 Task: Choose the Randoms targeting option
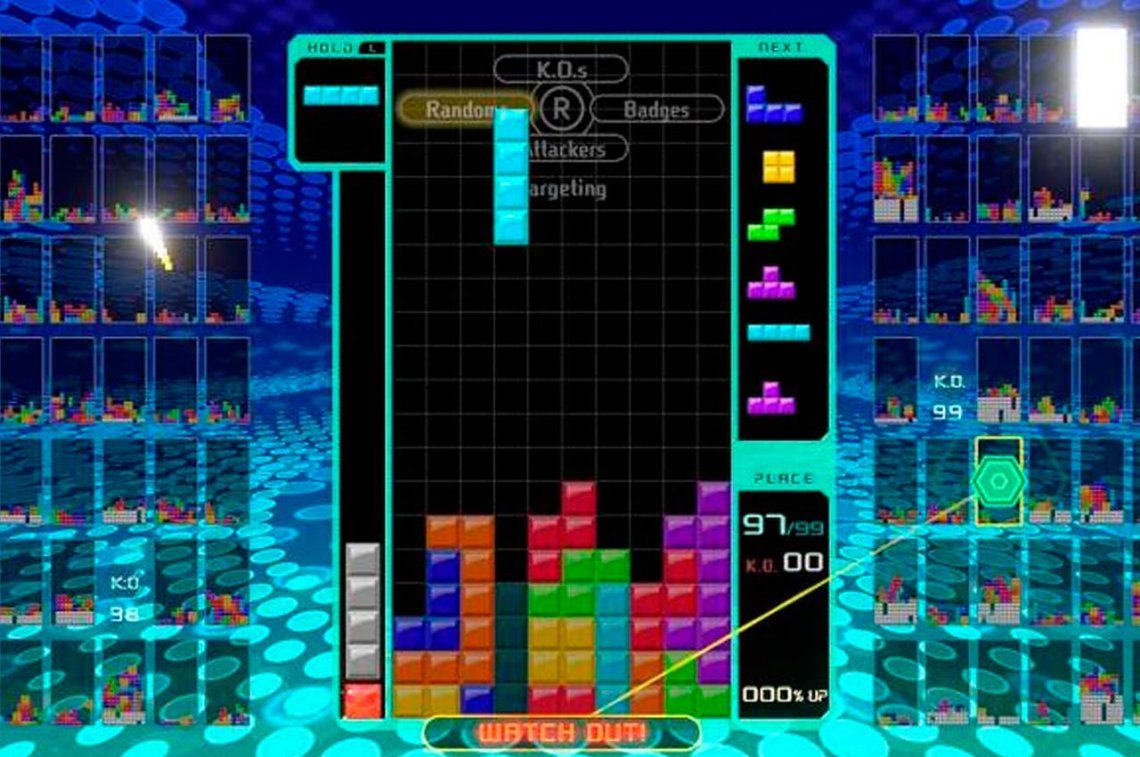(463, 109)
